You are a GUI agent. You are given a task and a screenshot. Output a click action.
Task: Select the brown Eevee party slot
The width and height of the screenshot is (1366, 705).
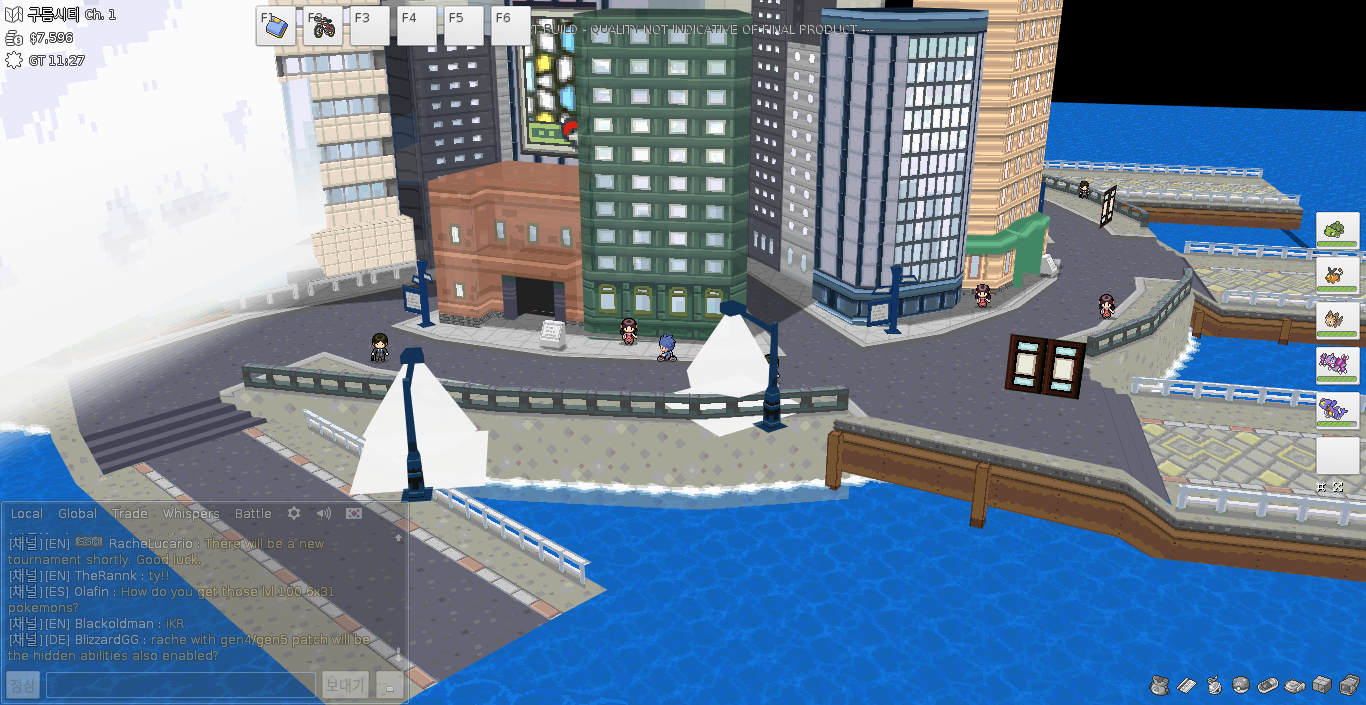pos(1337,320)
